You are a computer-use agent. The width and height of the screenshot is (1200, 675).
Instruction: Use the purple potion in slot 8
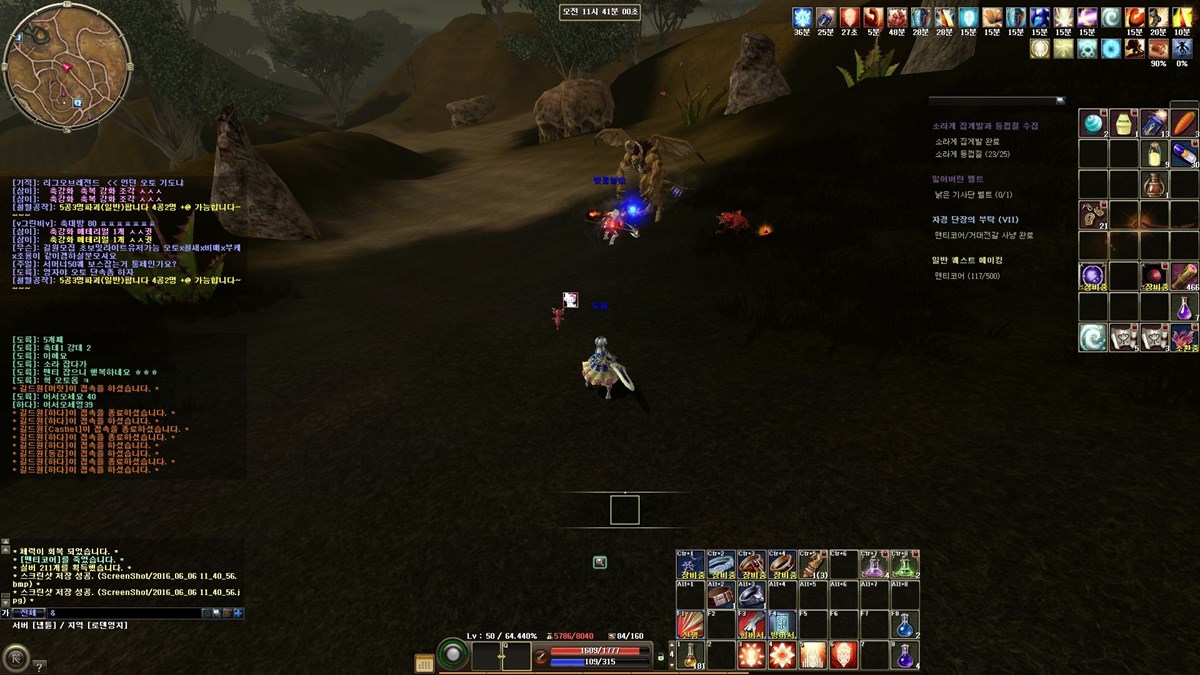click(906, 656)
